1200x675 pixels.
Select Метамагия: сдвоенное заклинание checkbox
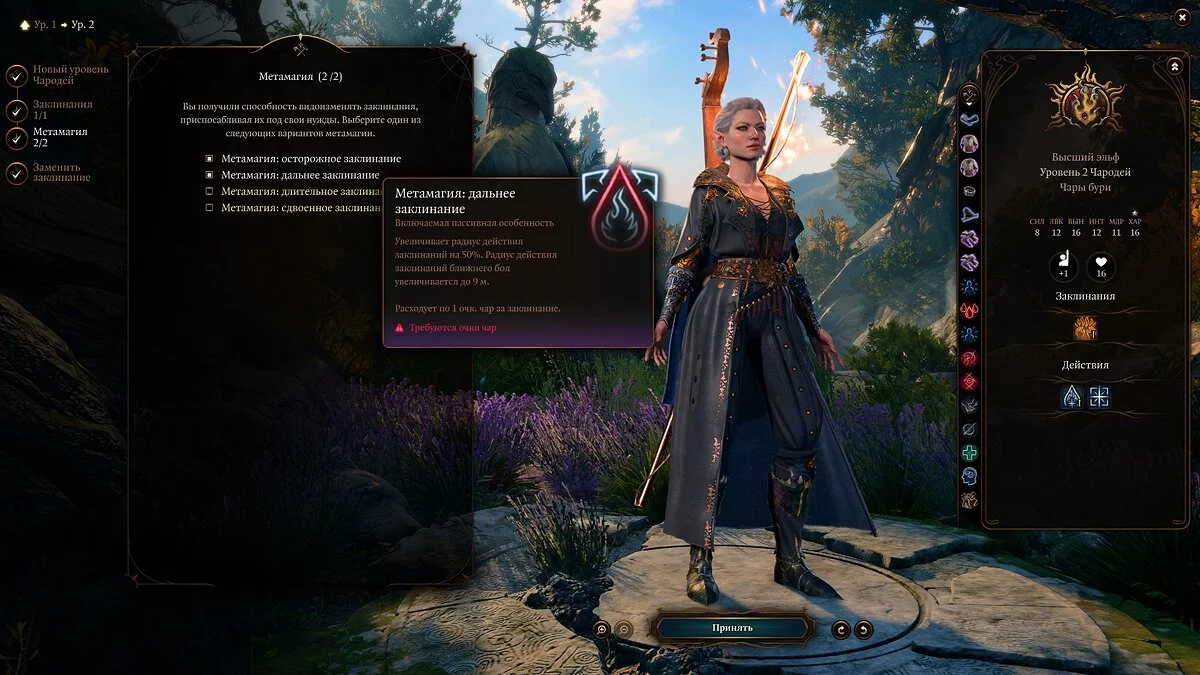click(x=209, y=207)
